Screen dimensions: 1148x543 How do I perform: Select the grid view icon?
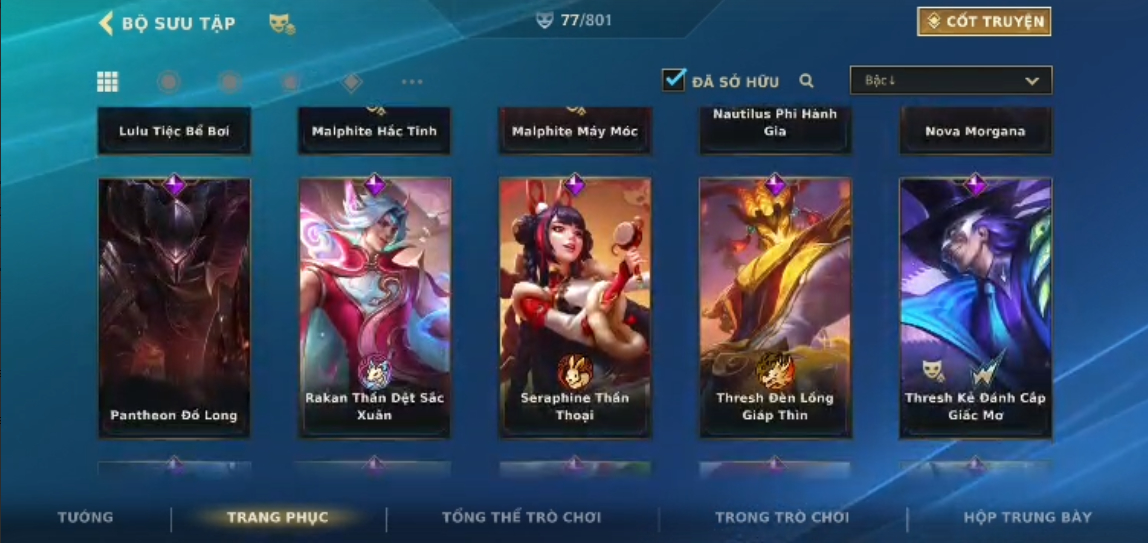(108, 82)
